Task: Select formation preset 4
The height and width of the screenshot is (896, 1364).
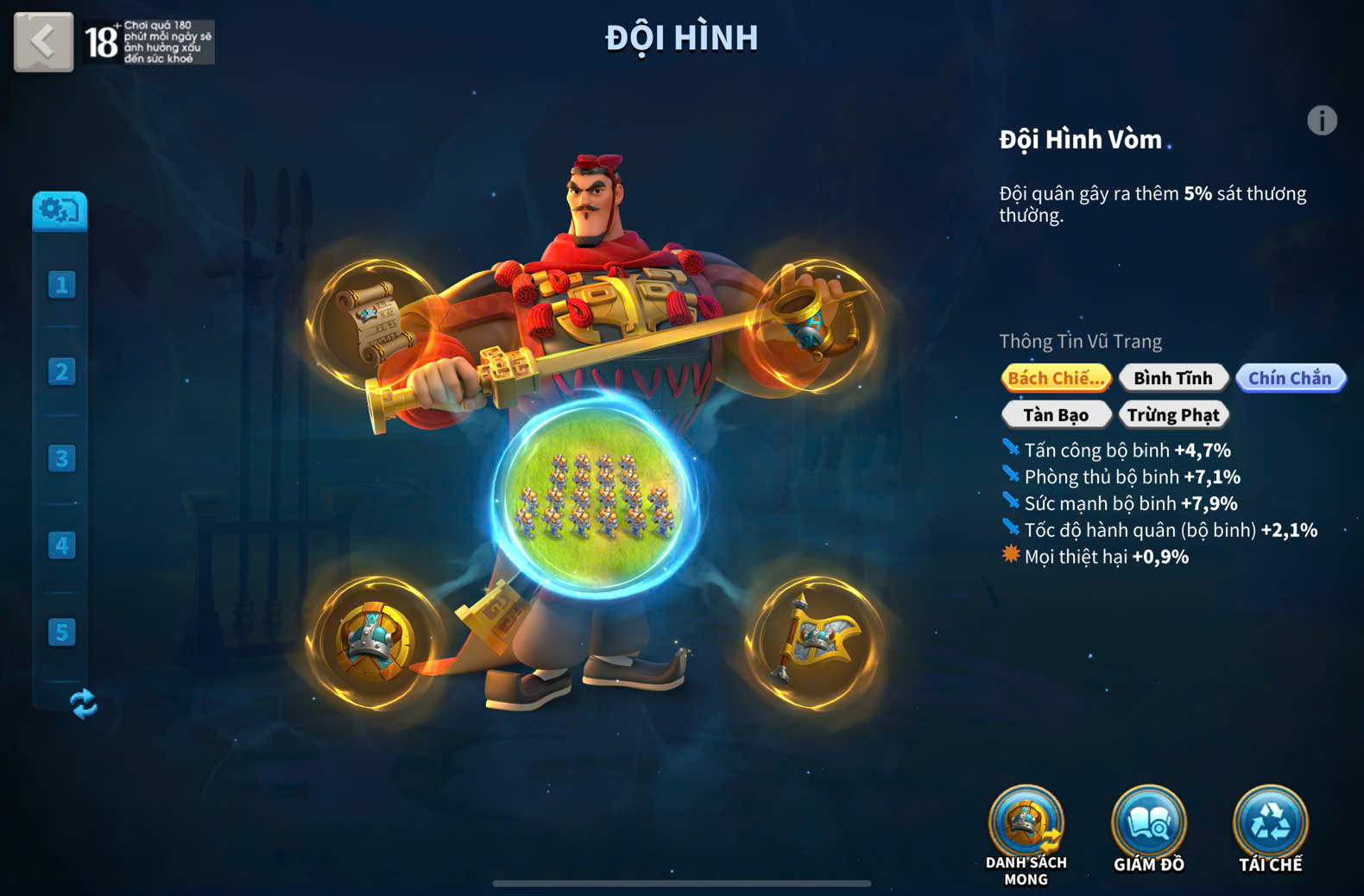Action: [x=61, y=546]
